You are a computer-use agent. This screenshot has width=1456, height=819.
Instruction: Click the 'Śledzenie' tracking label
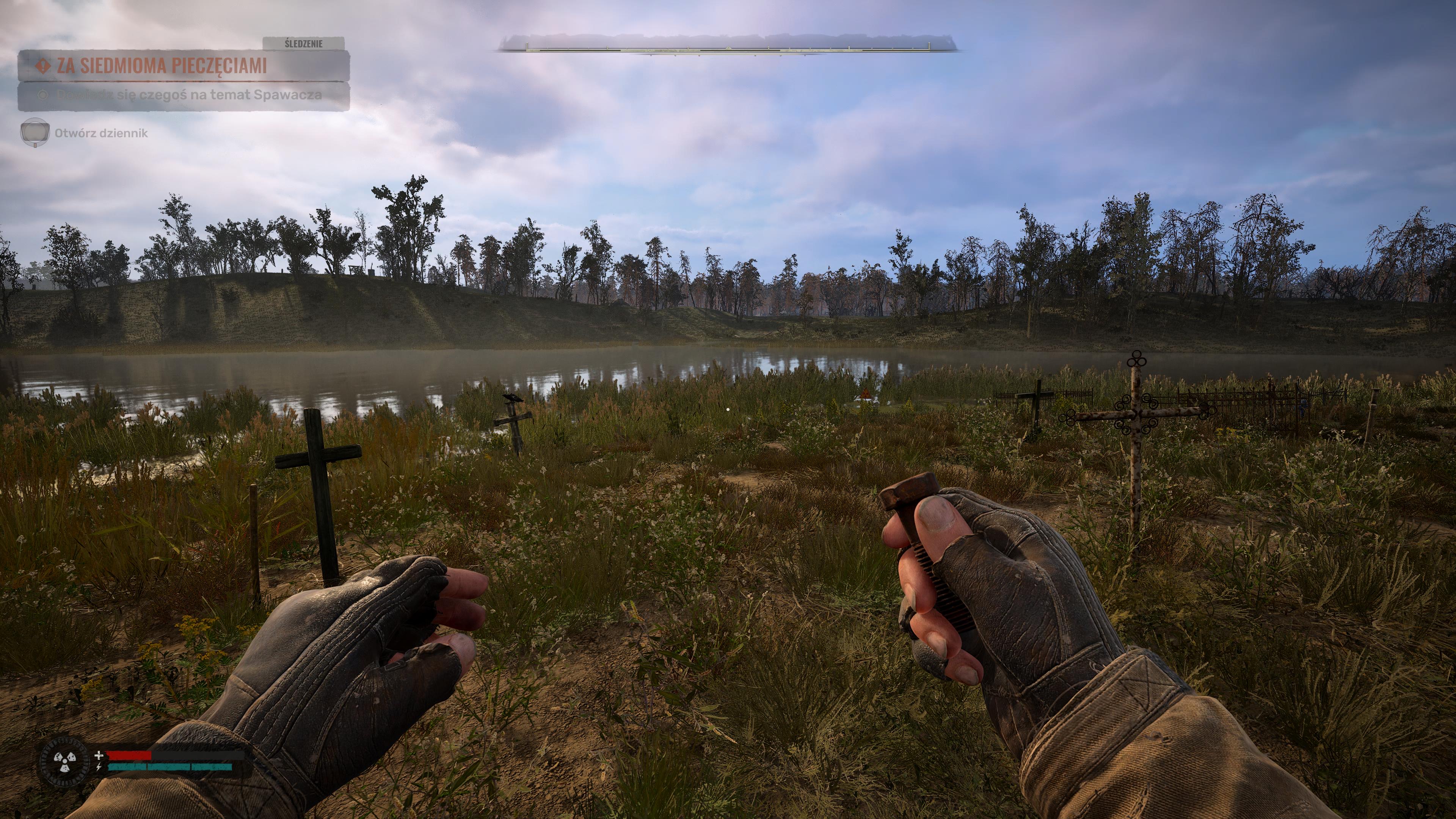click(303, 44)
